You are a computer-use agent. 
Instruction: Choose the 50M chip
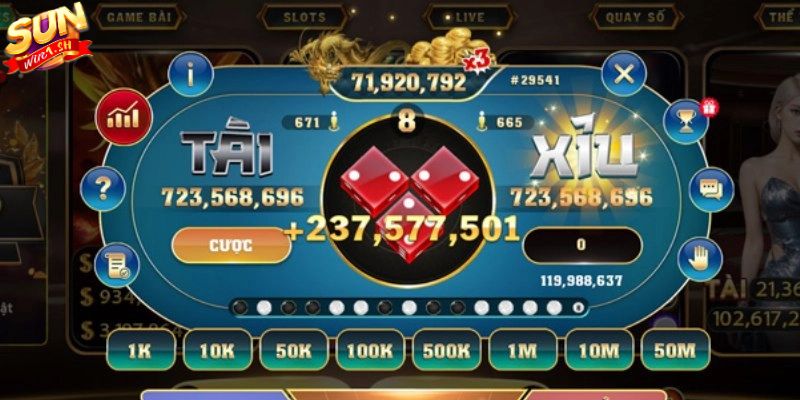click(674, 349)
